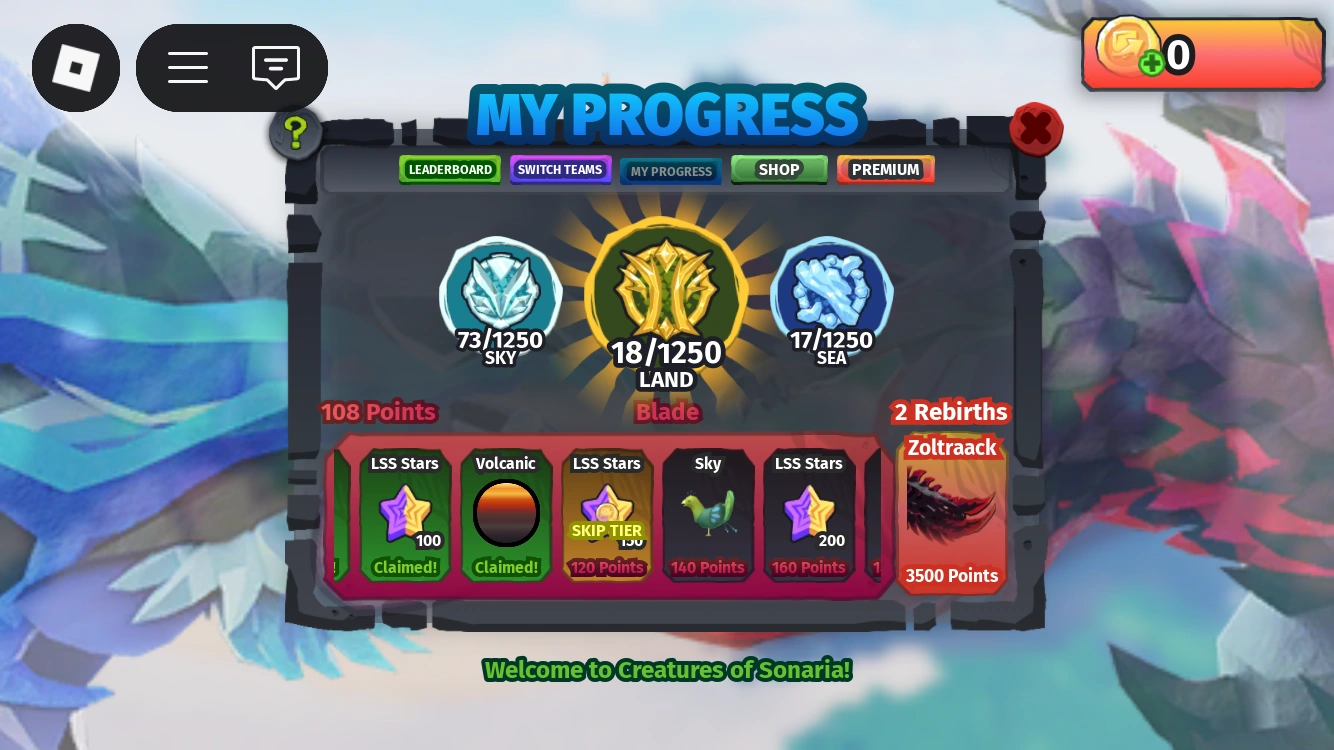Click the 200 LSS Stars star icon
Viewport: 1334px width, 750px height.
pos(808,510)
